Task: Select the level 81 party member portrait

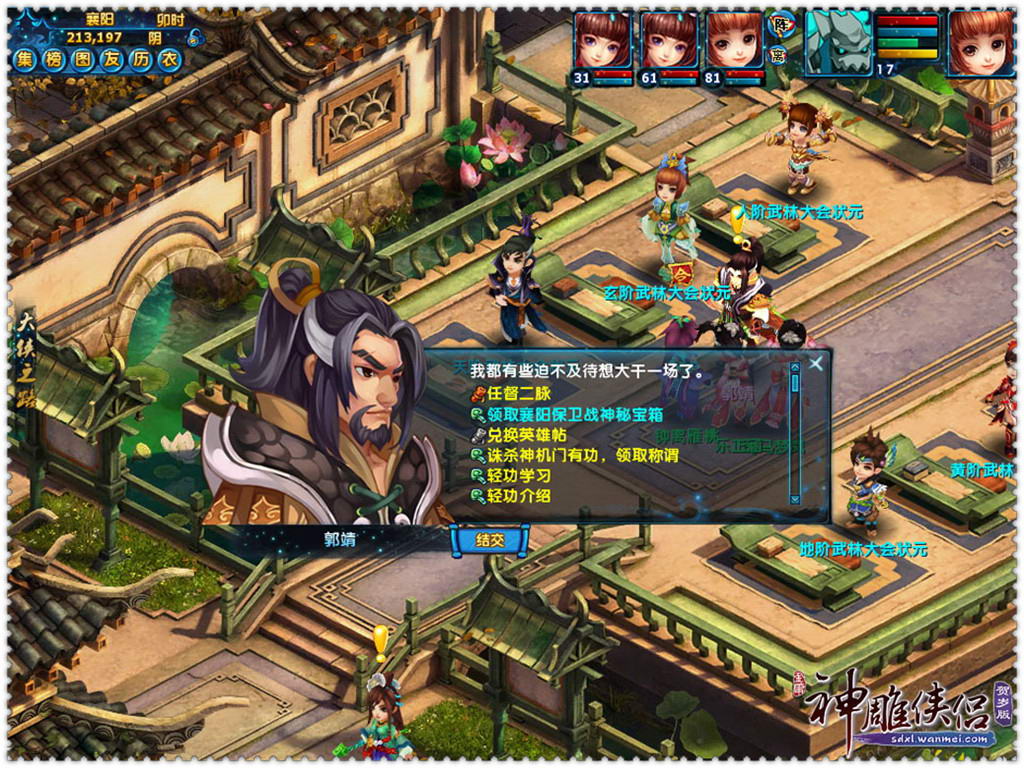Action: point(734,41)
